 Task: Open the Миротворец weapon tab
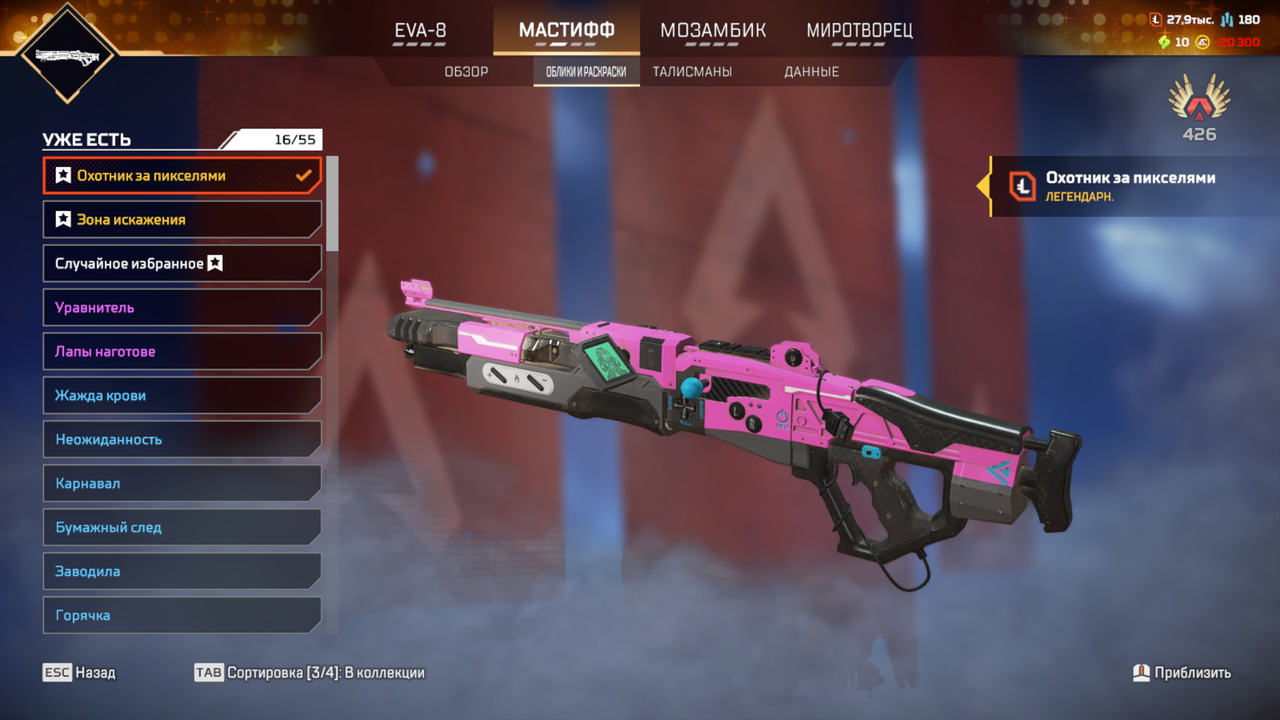pos(859,31)
